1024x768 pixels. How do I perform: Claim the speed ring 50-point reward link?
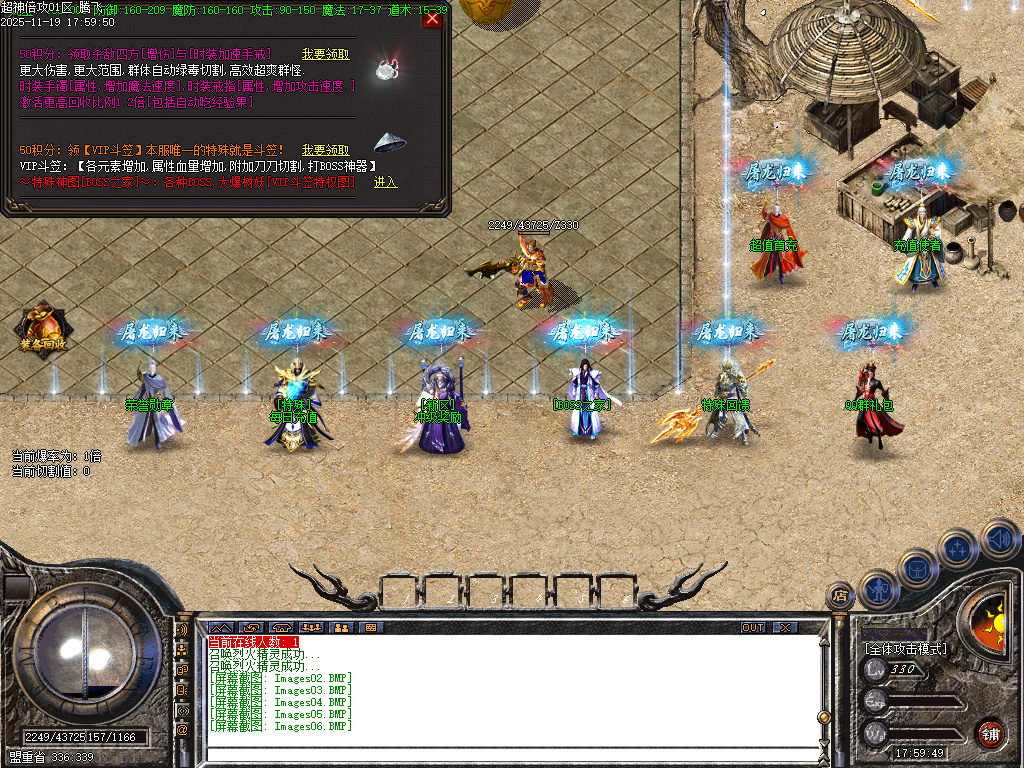pos(325,54)
